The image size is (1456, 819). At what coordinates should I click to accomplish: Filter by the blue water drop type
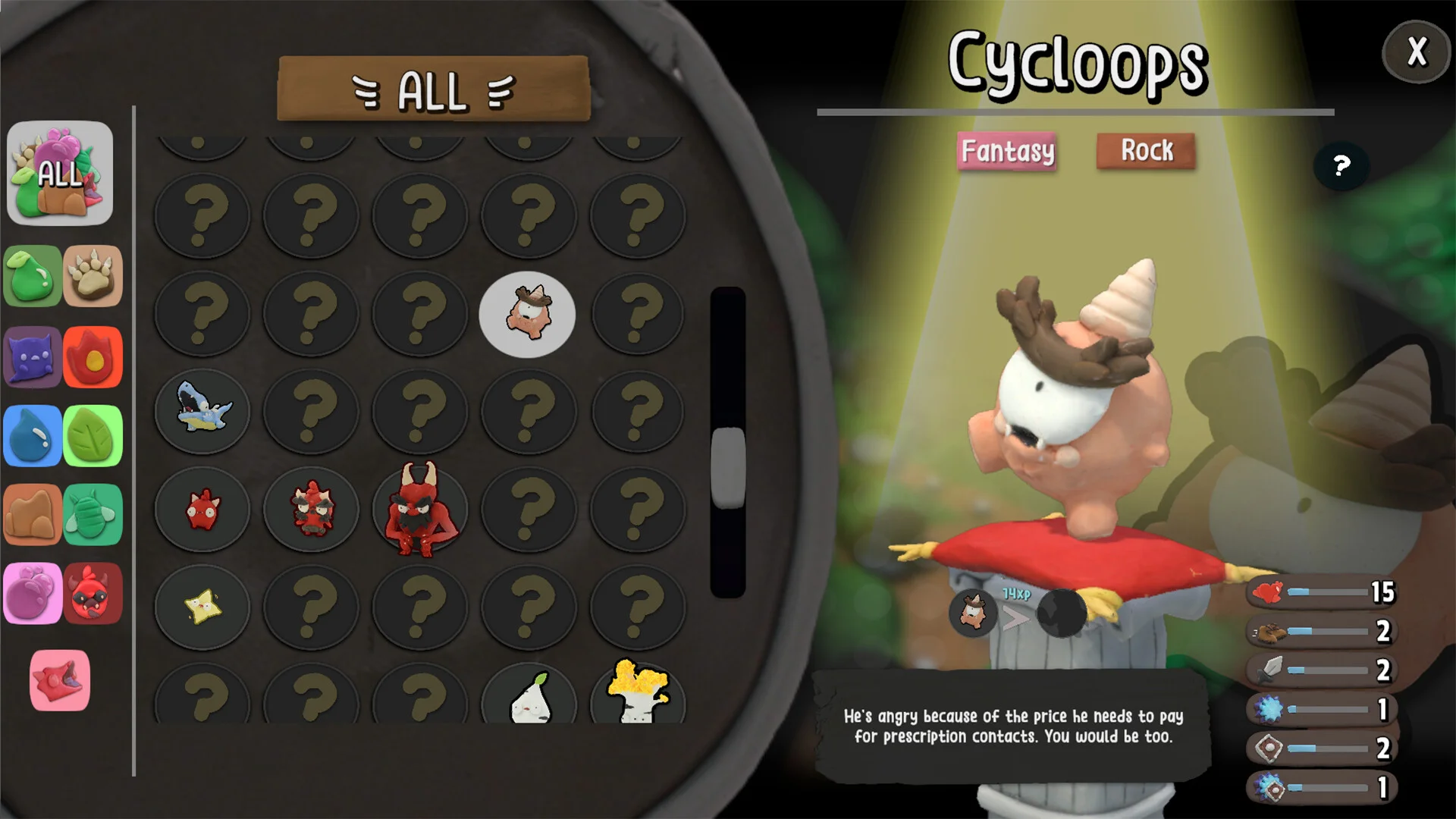pyautogui.click(x=33, y=436)
